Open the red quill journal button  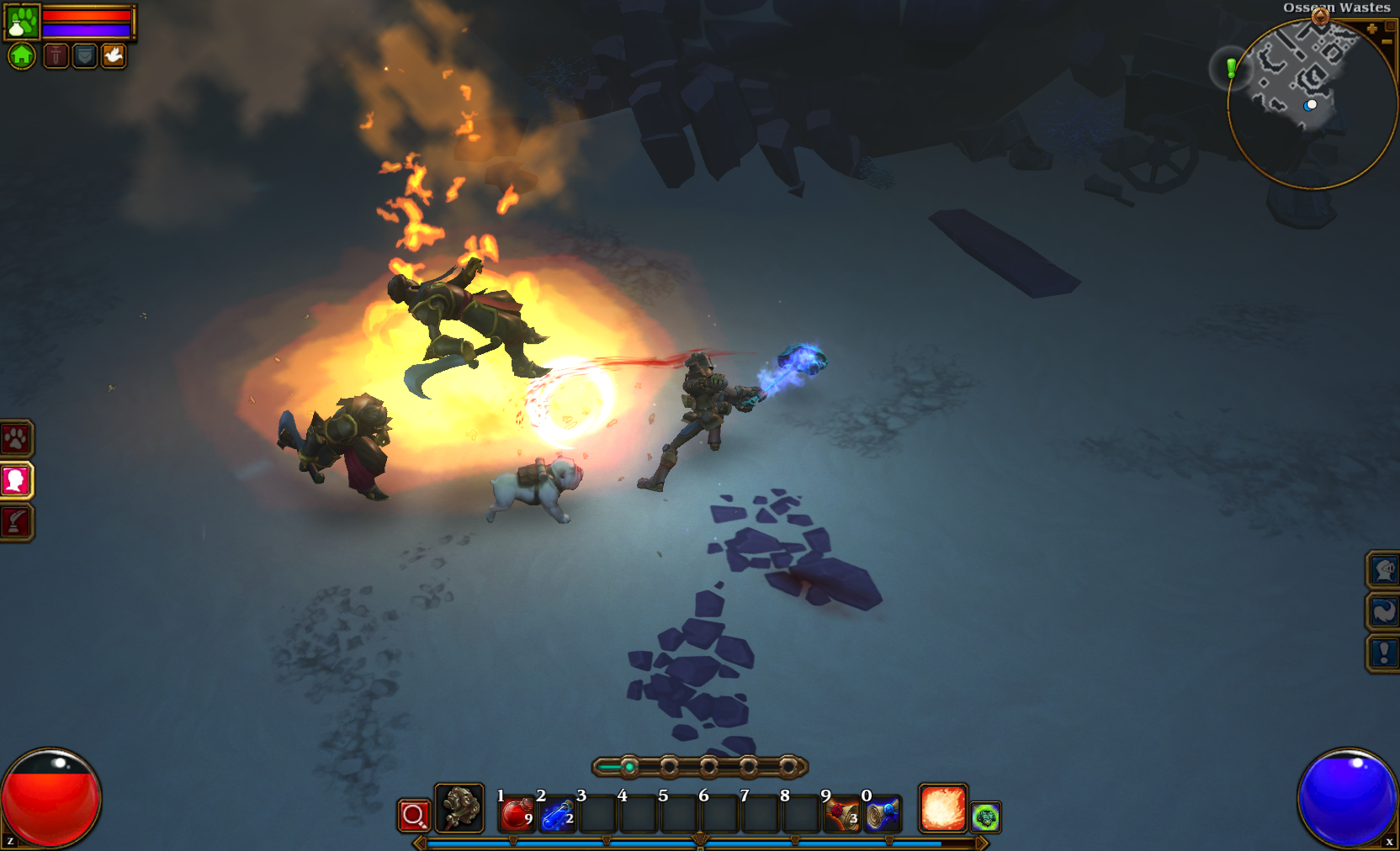pos(16,522)
